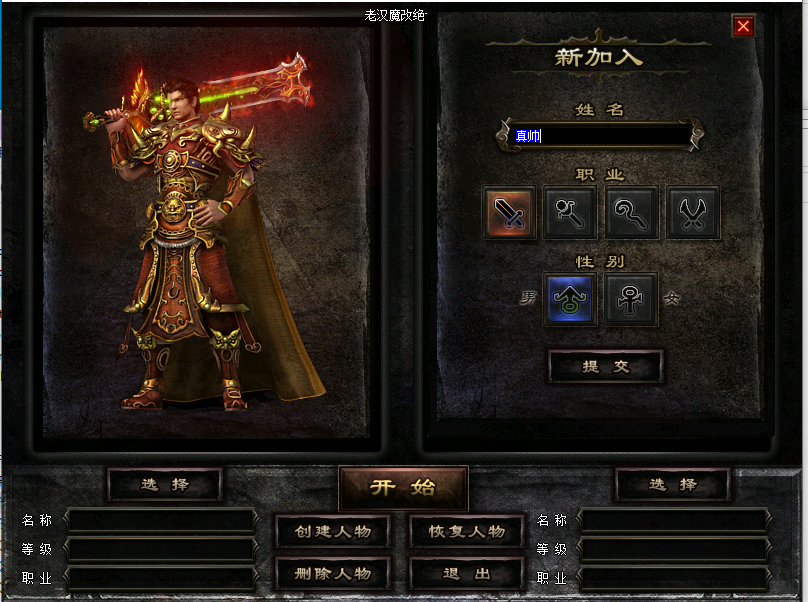Choose the male (男) gender icon

570,299
